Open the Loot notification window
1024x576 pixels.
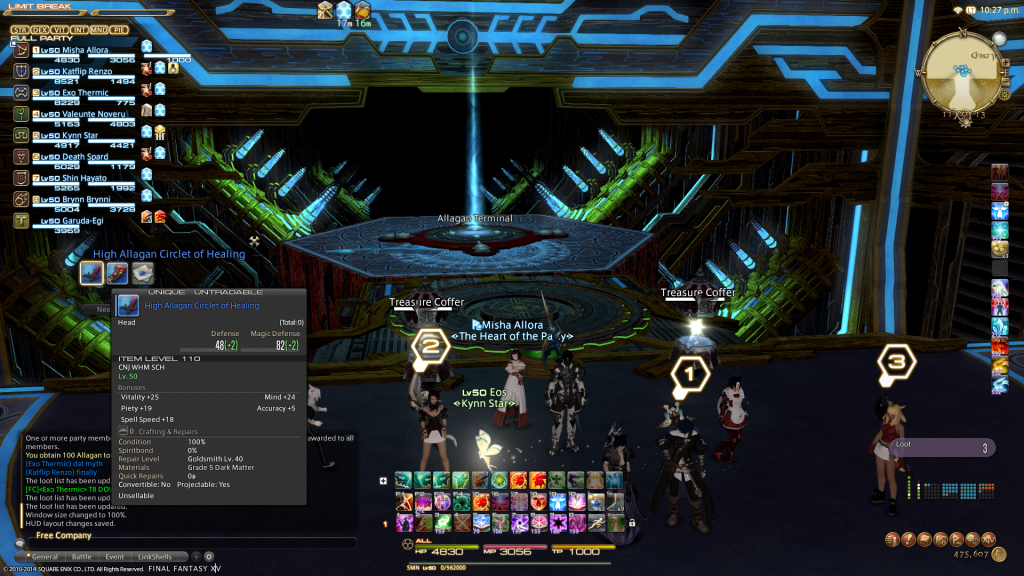tap(940, 448)
